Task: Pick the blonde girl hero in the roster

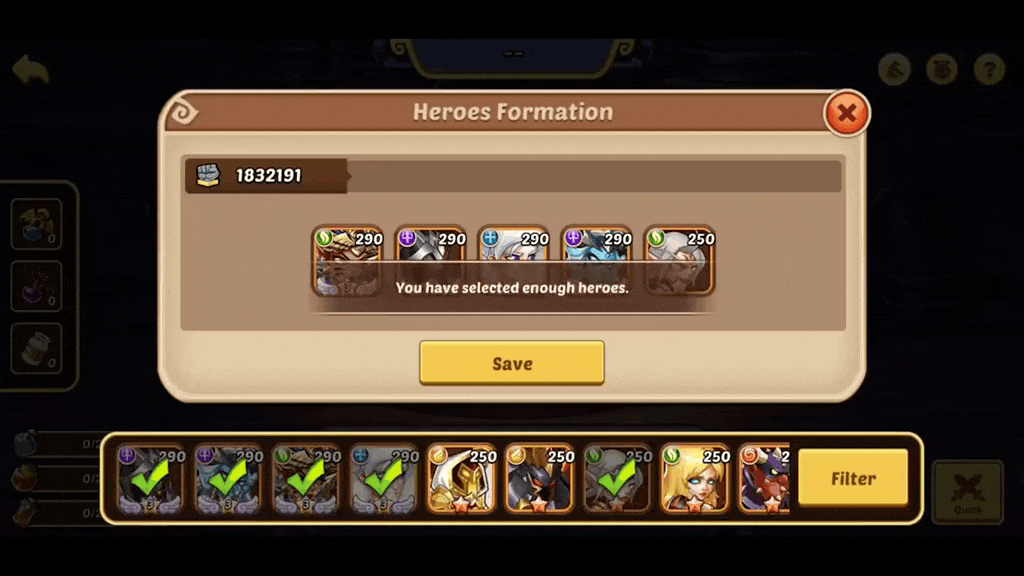Action: coord(695,479)
